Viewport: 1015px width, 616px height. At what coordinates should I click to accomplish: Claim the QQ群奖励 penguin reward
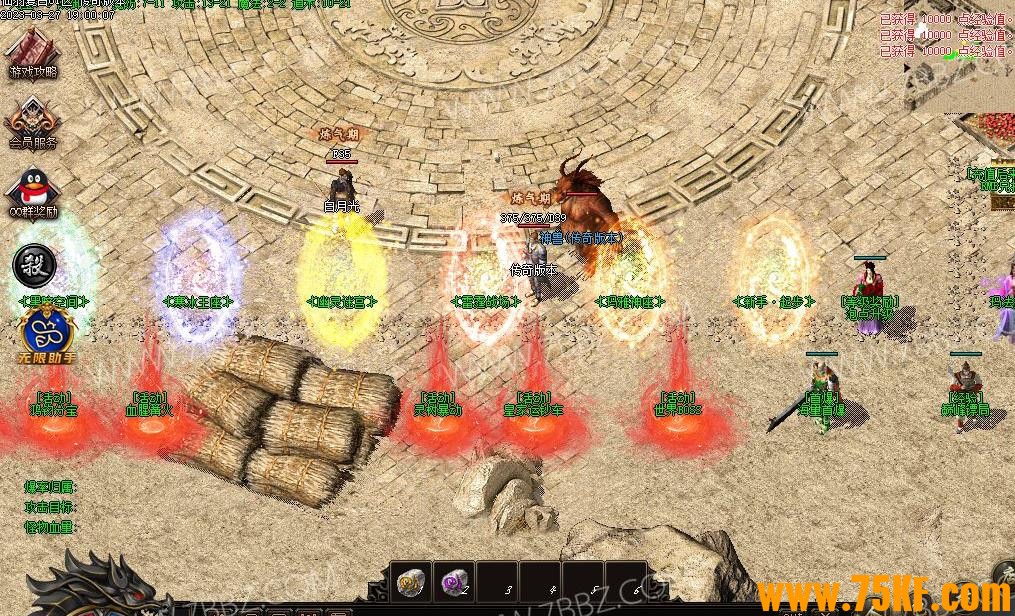coord(33,192)
